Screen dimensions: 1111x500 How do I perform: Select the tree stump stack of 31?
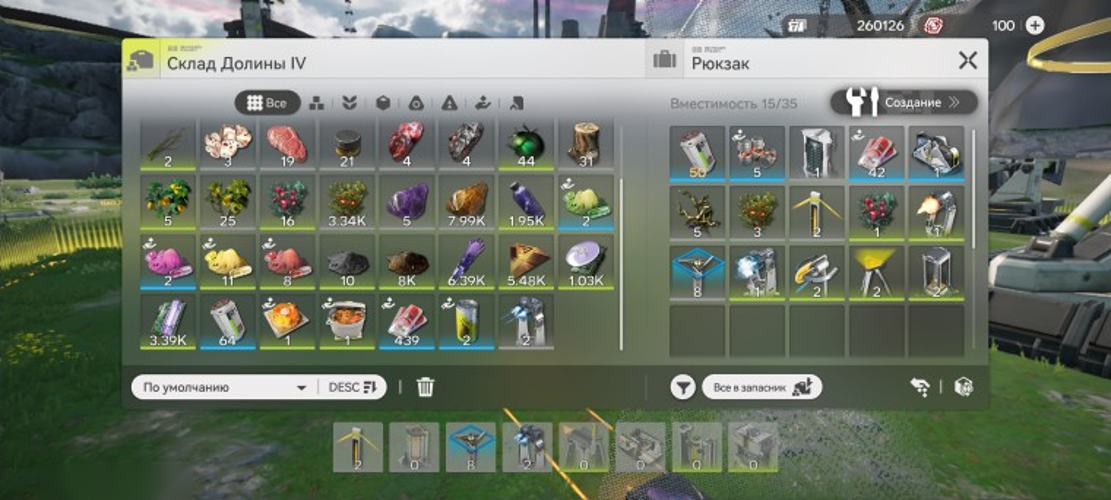tap(586, 144)
